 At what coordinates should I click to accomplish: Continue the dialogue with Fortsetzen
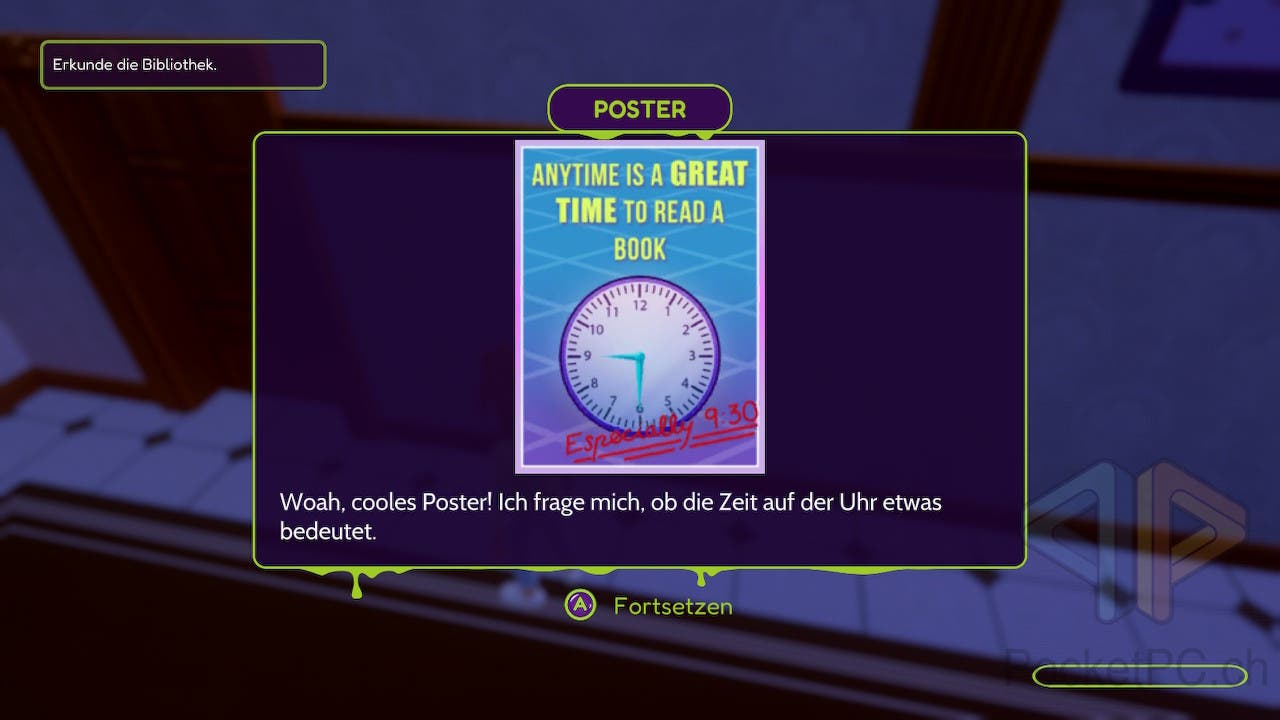(x=650, y=606)
